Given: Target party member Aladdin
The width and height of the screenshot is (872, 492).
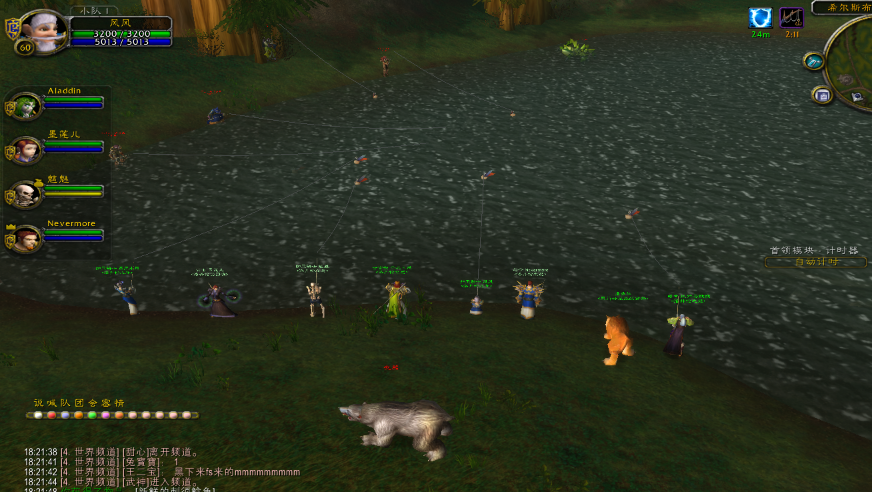Looking at the screenshot, I should point(27,106).
